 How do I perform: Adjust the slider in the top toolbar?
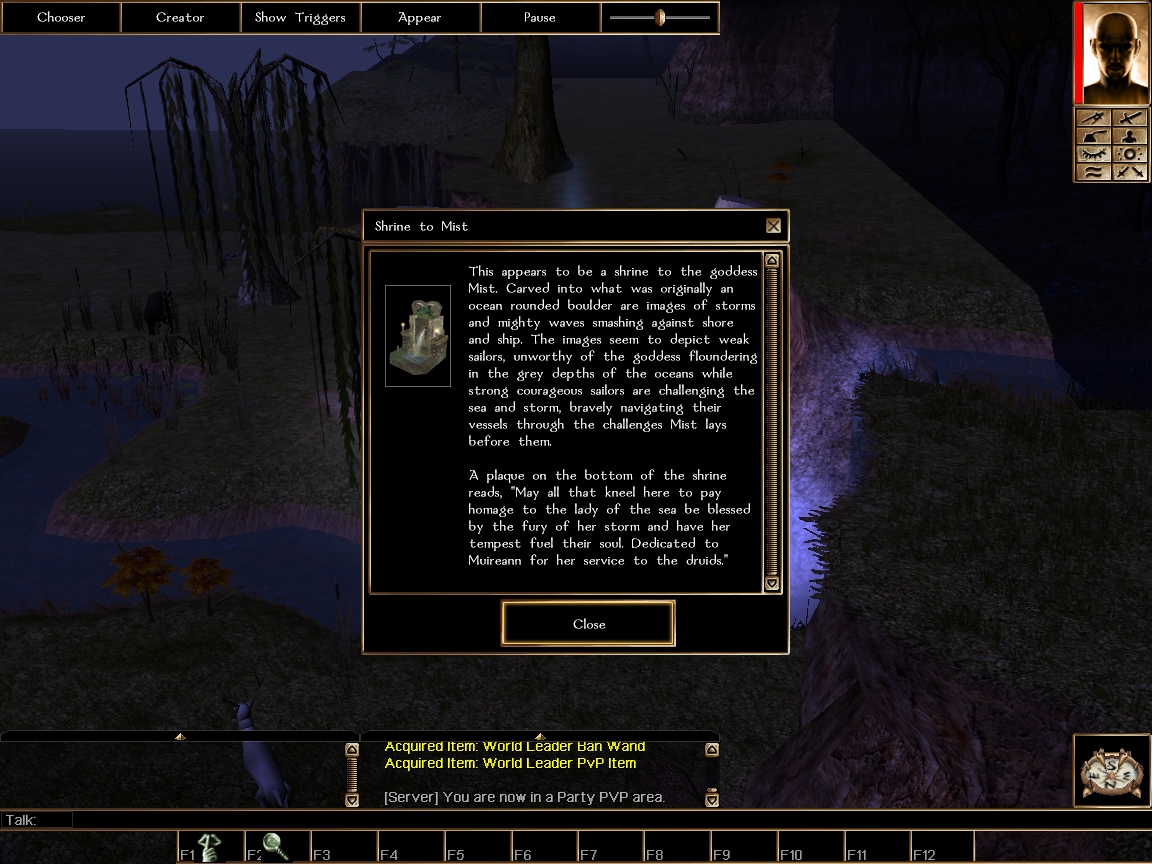tap(660, 17)
